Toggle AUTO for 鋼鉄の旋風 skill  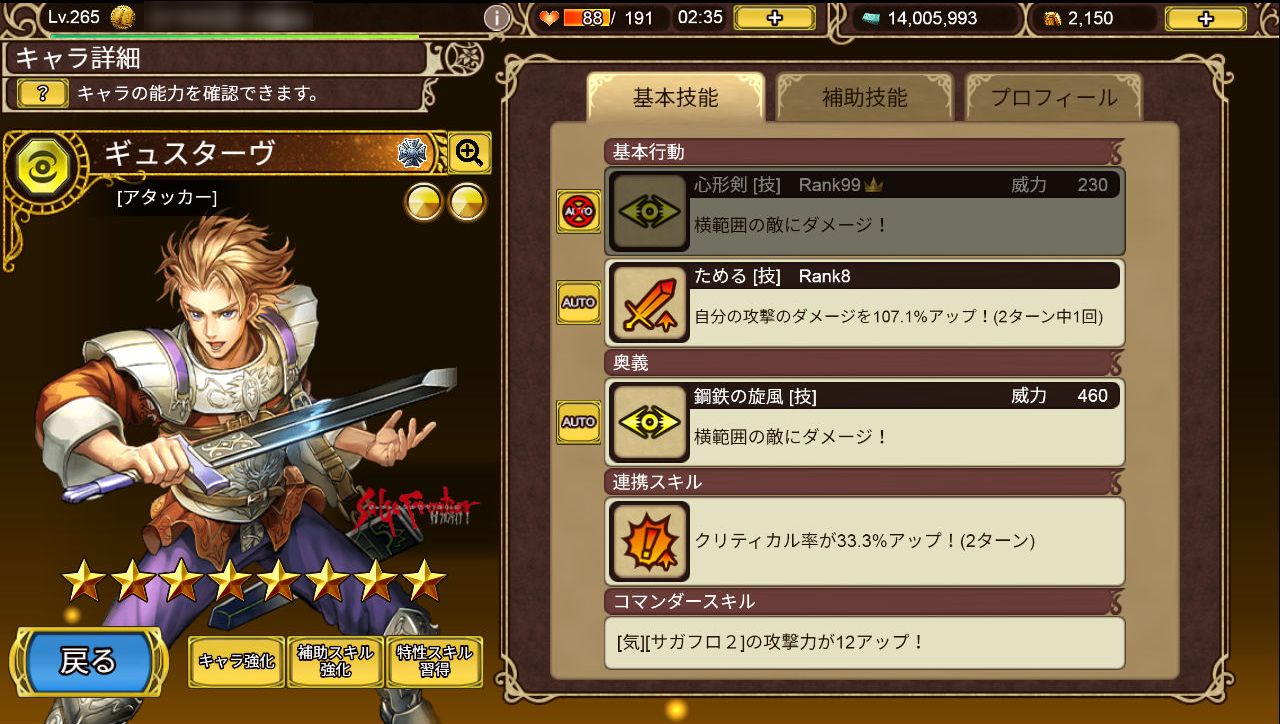click(578, 421)
